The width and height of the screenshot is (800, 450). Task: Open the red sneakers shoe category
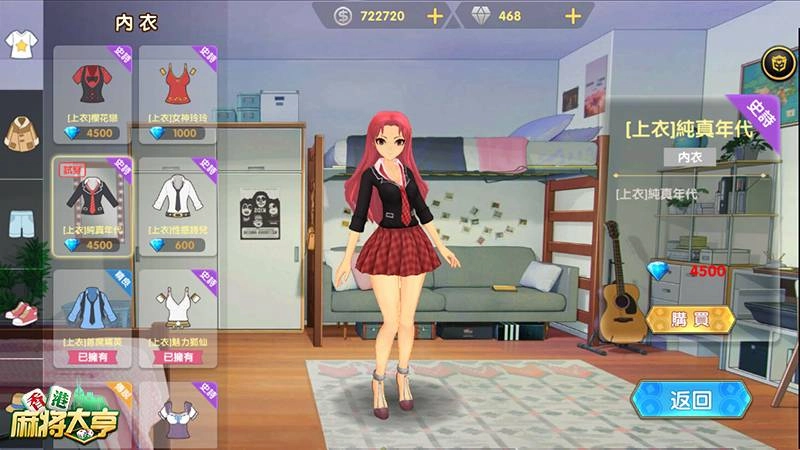point(20,312)
